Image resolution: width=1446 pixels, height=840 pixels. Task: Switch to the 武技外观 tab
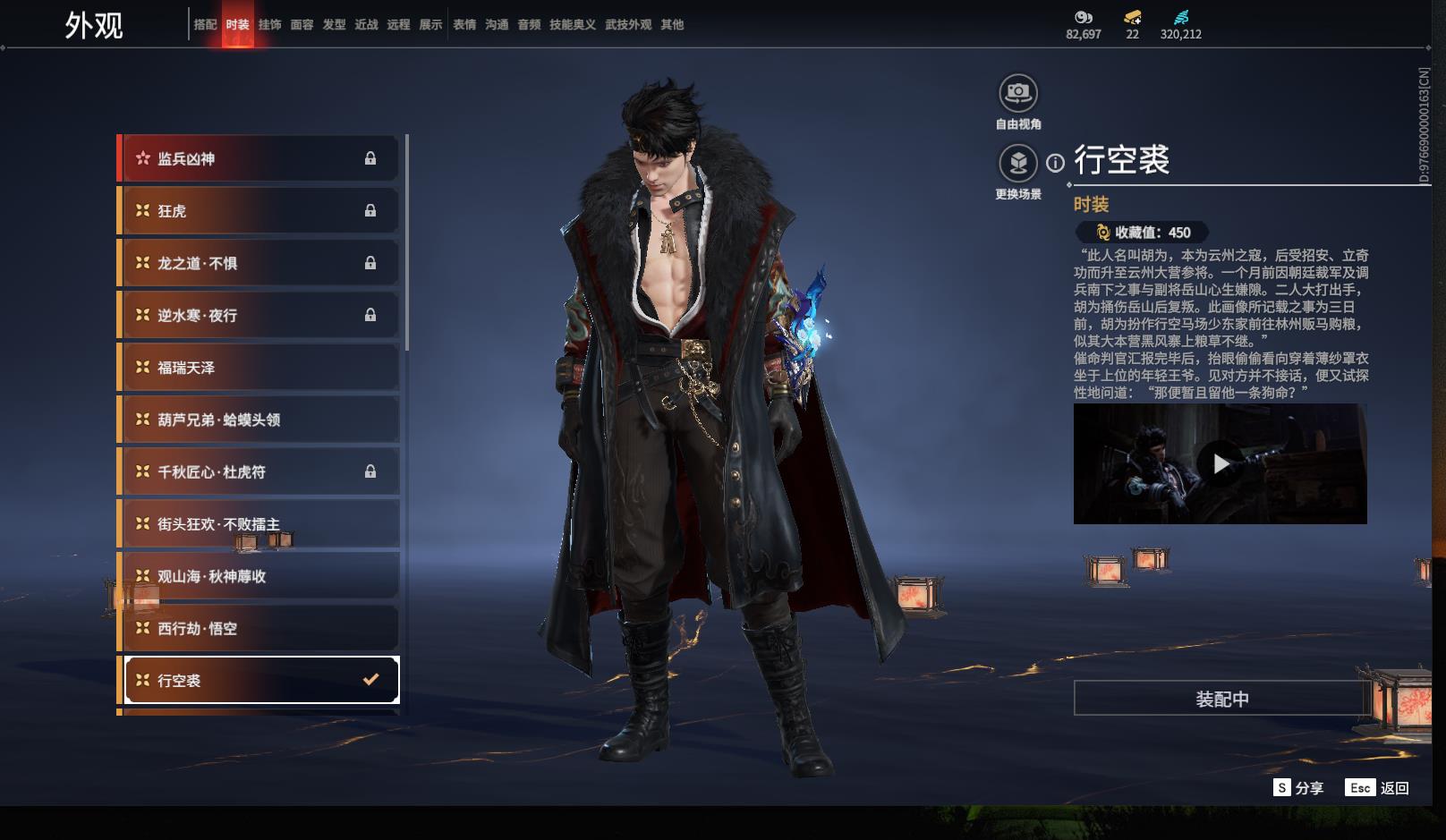(628, 25)
